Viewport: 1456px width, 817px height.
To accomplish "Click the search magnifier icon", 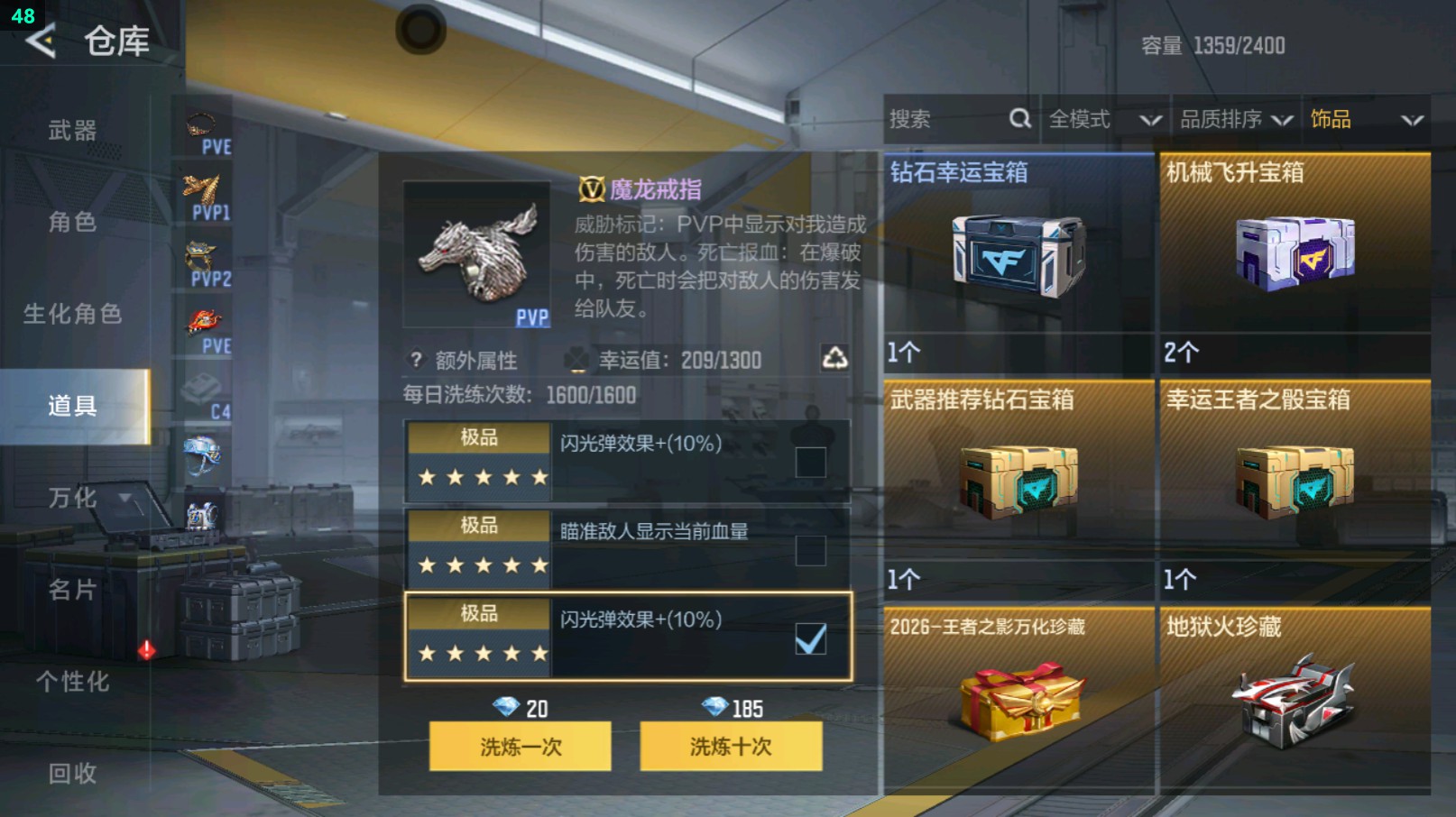I will click(x=1019, y=118).
